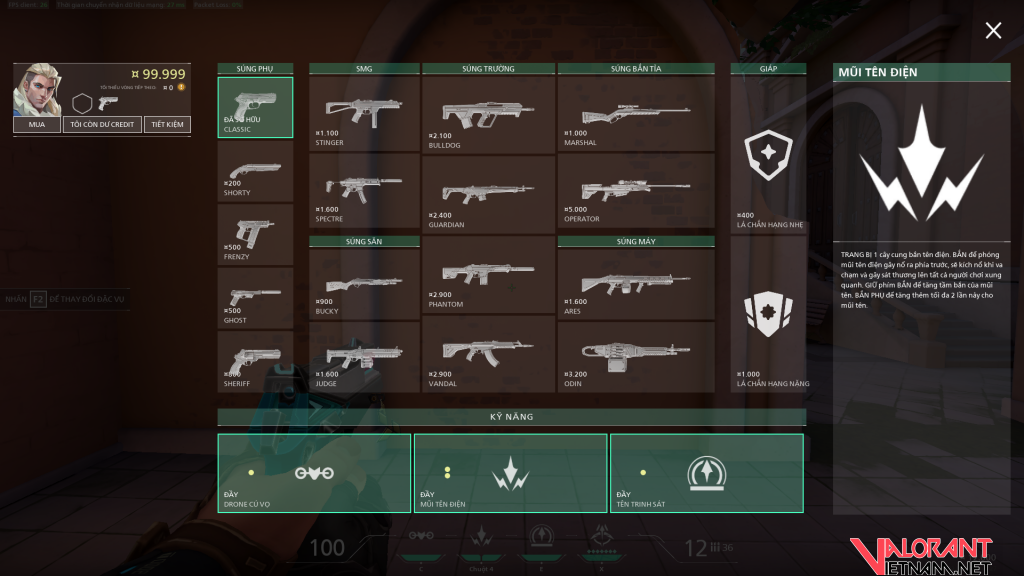Image resolution: width=1024 pixels, height=576 pixels.
Task: Buy the Bucky shotgun
Action: [x=364, y=284]
